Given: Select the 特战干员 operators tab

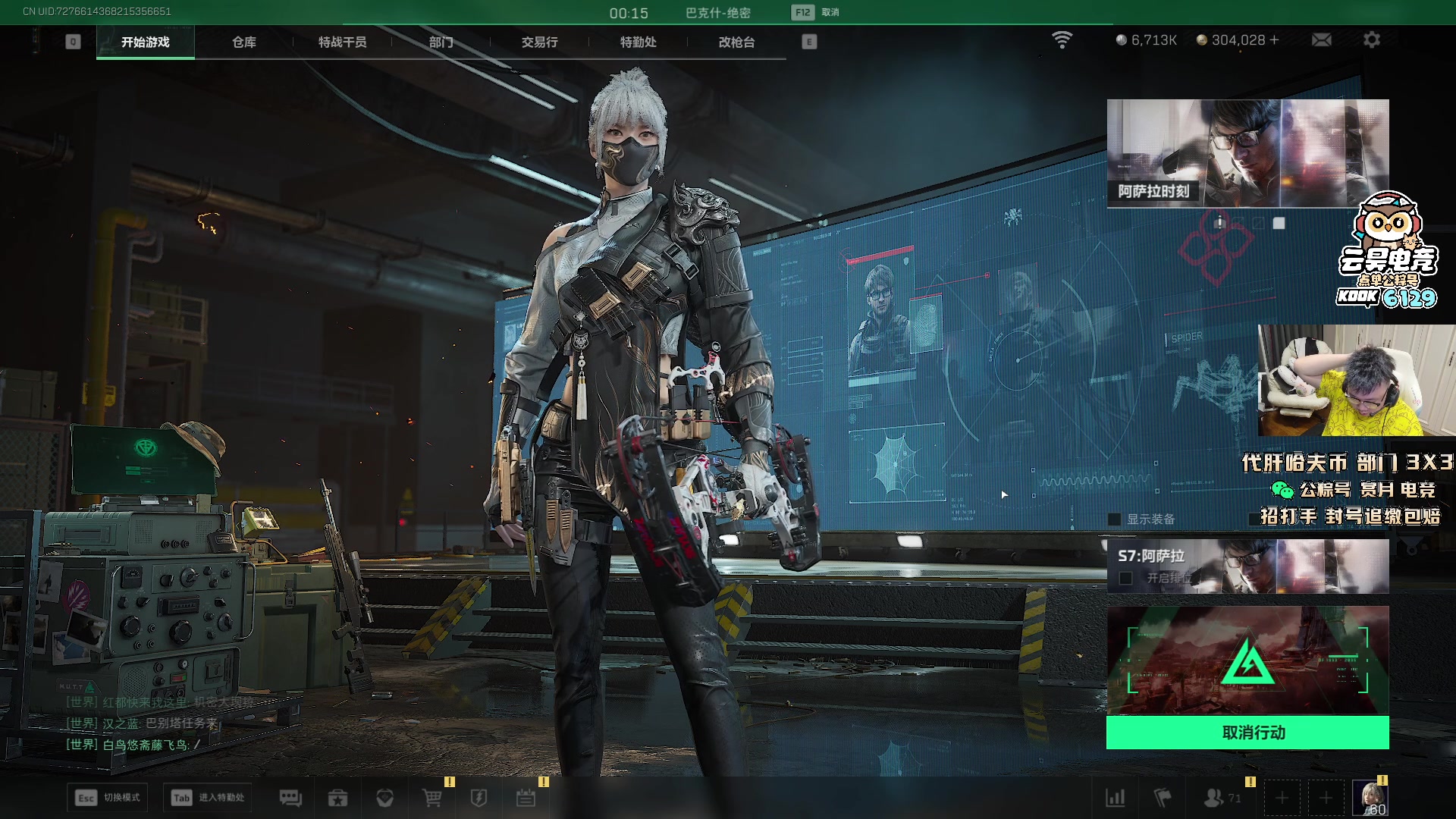Looking at the screenshot, I should coord(342,42).
